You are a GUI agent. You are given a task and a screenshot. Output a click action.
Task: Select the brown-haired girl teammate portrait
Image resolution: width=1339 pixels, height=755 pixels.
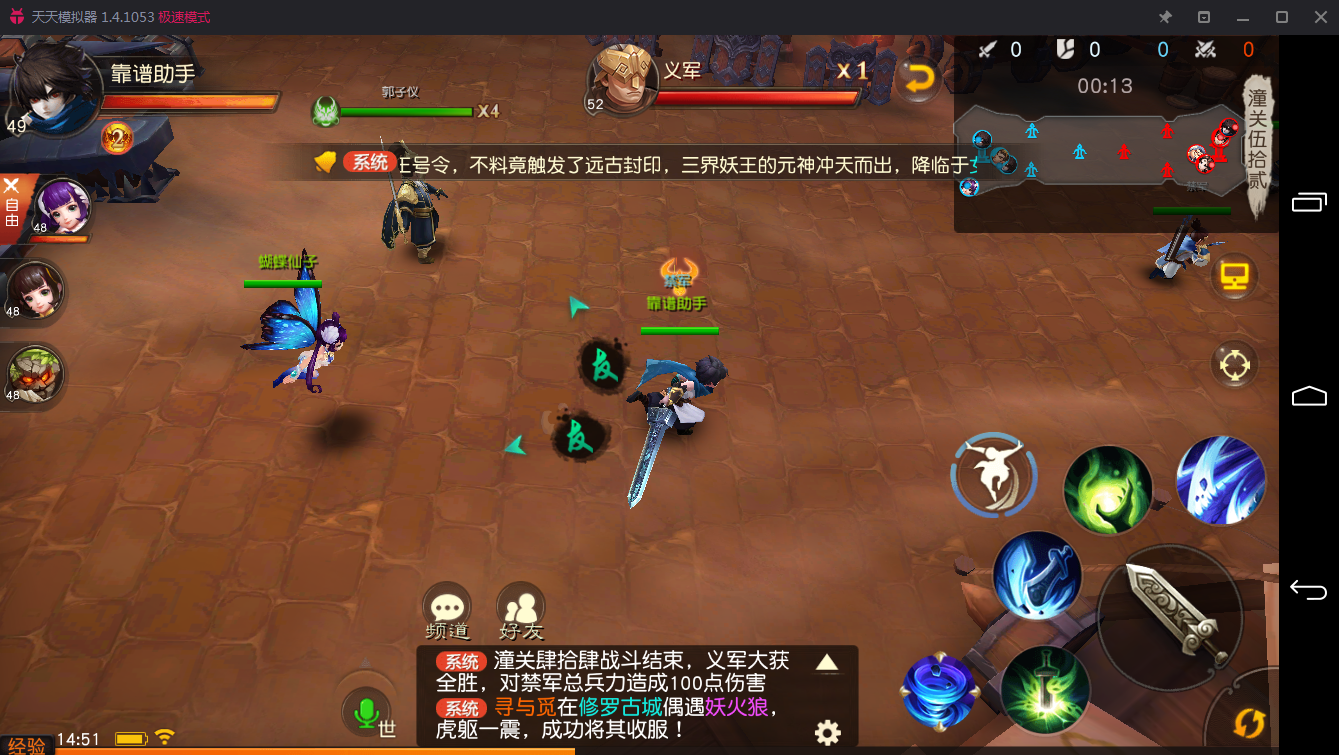click(x=36, y=290)
